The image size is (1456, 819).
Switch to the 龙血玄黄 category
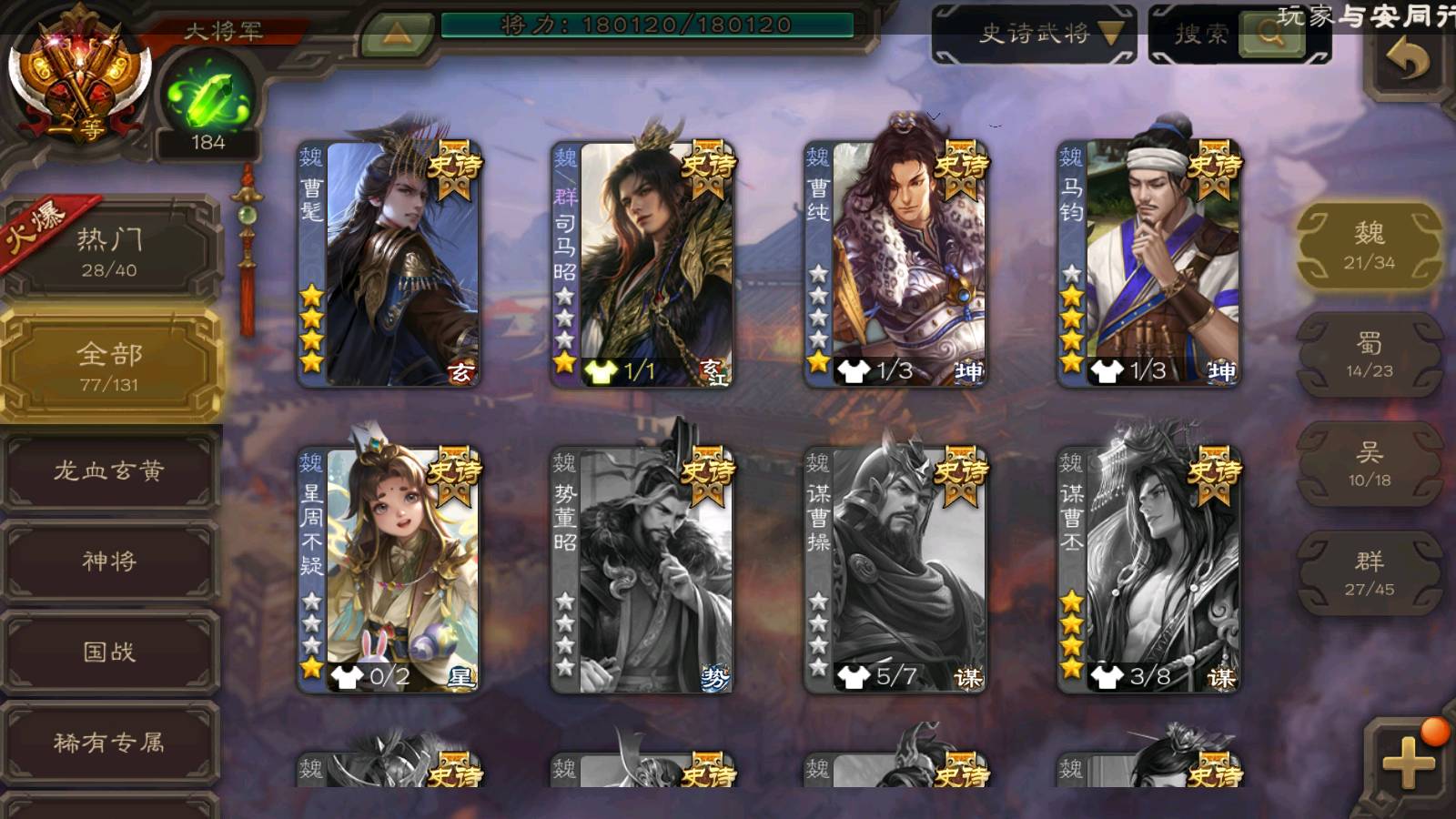(x=109, y=470)
